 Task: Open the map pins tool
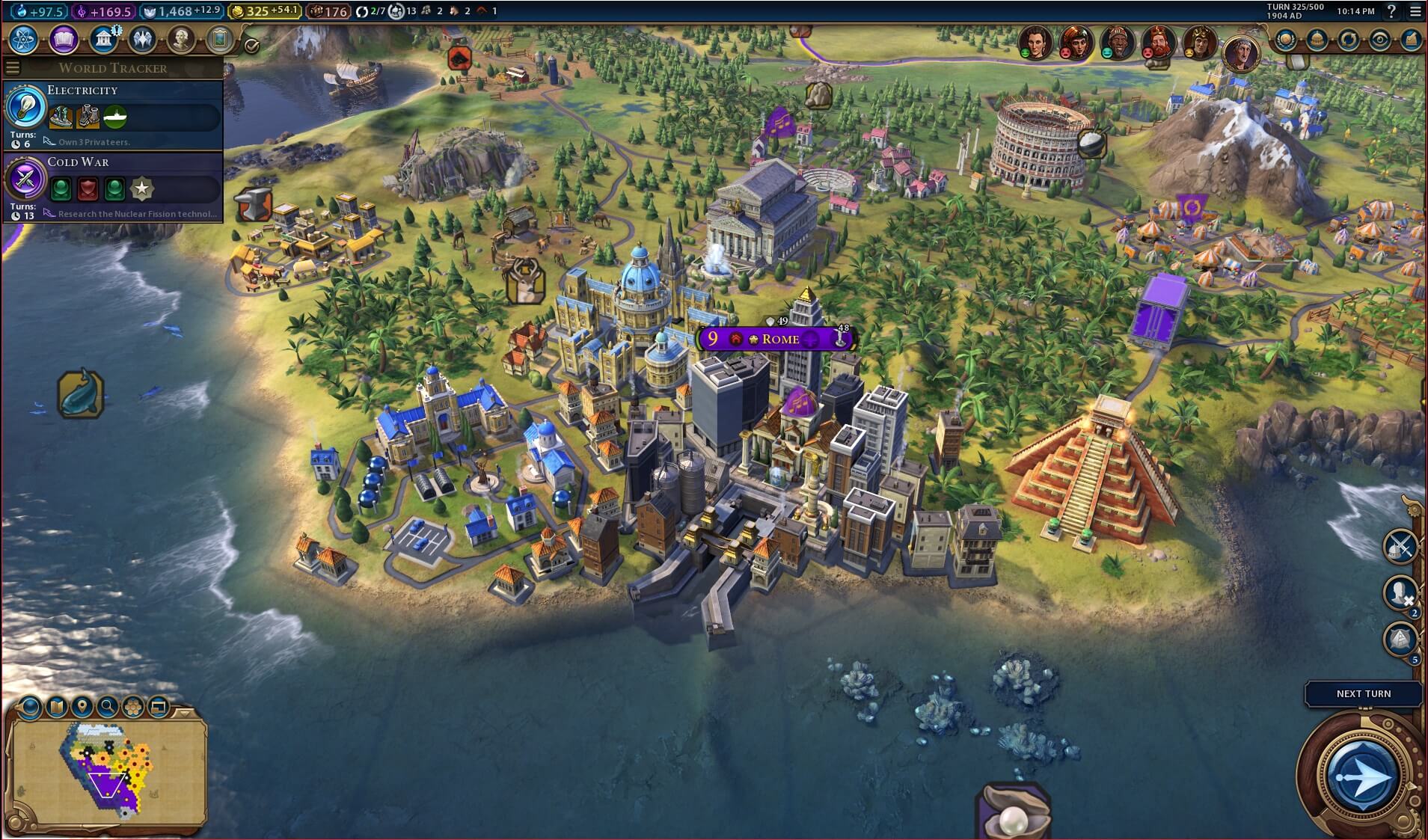(82, 706)
